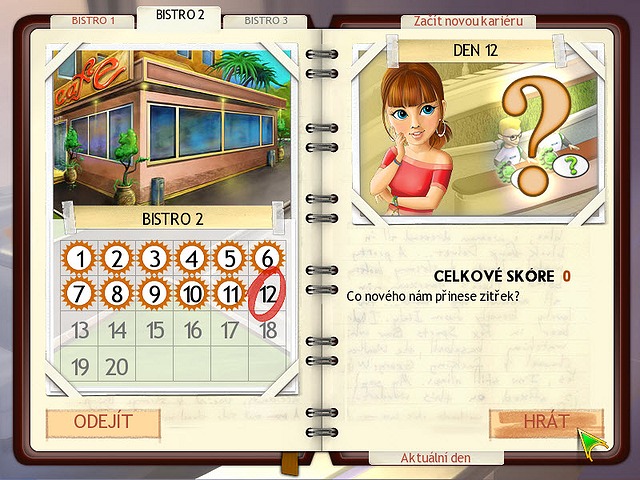Click the Aktuální den tab
This screenshot has height=480, width=640.
pyautogui.click(x=436, y=457)
